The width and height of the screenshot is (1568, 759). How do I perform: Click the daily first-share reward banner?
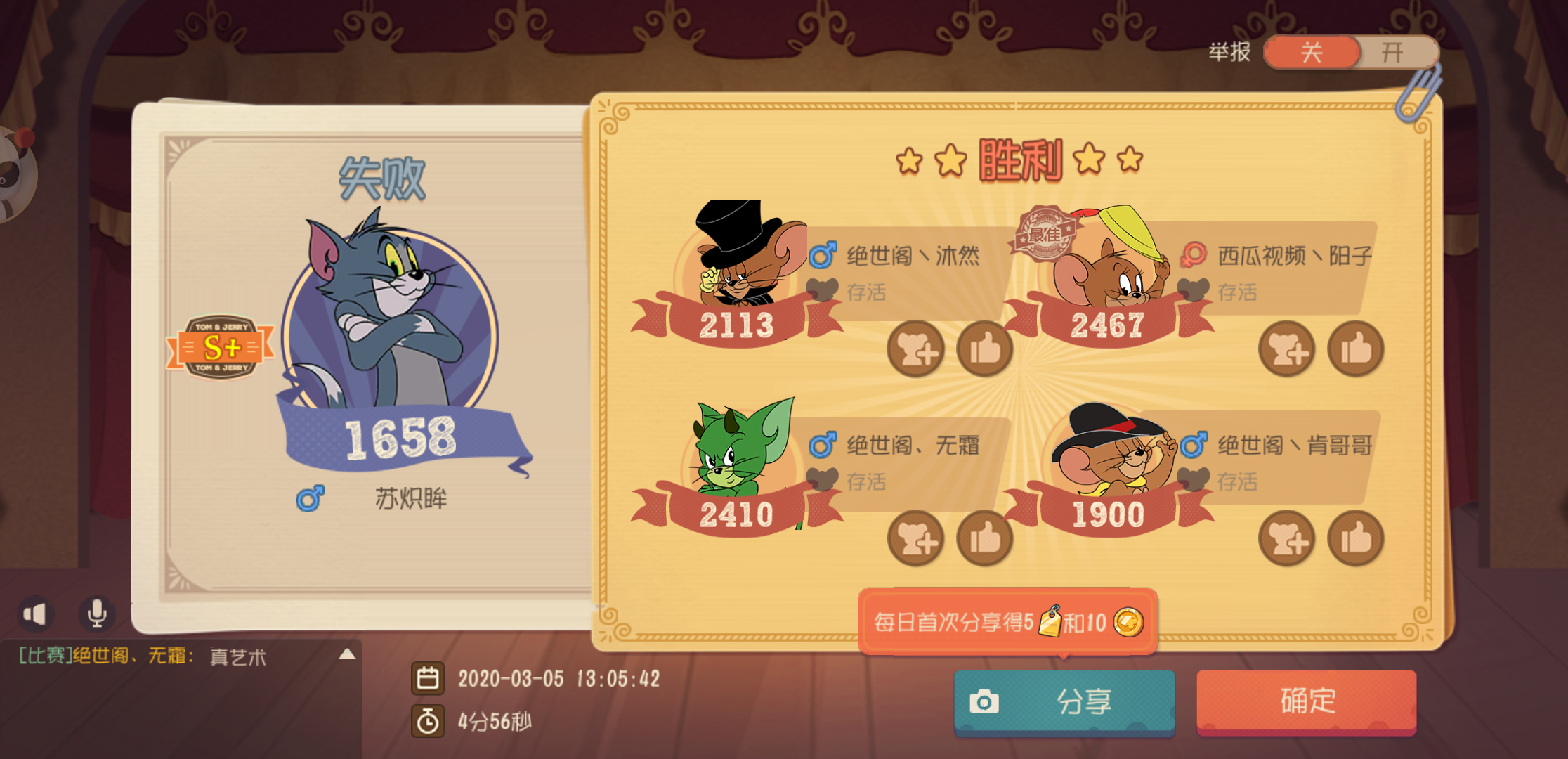click(x=1007, y=622)
